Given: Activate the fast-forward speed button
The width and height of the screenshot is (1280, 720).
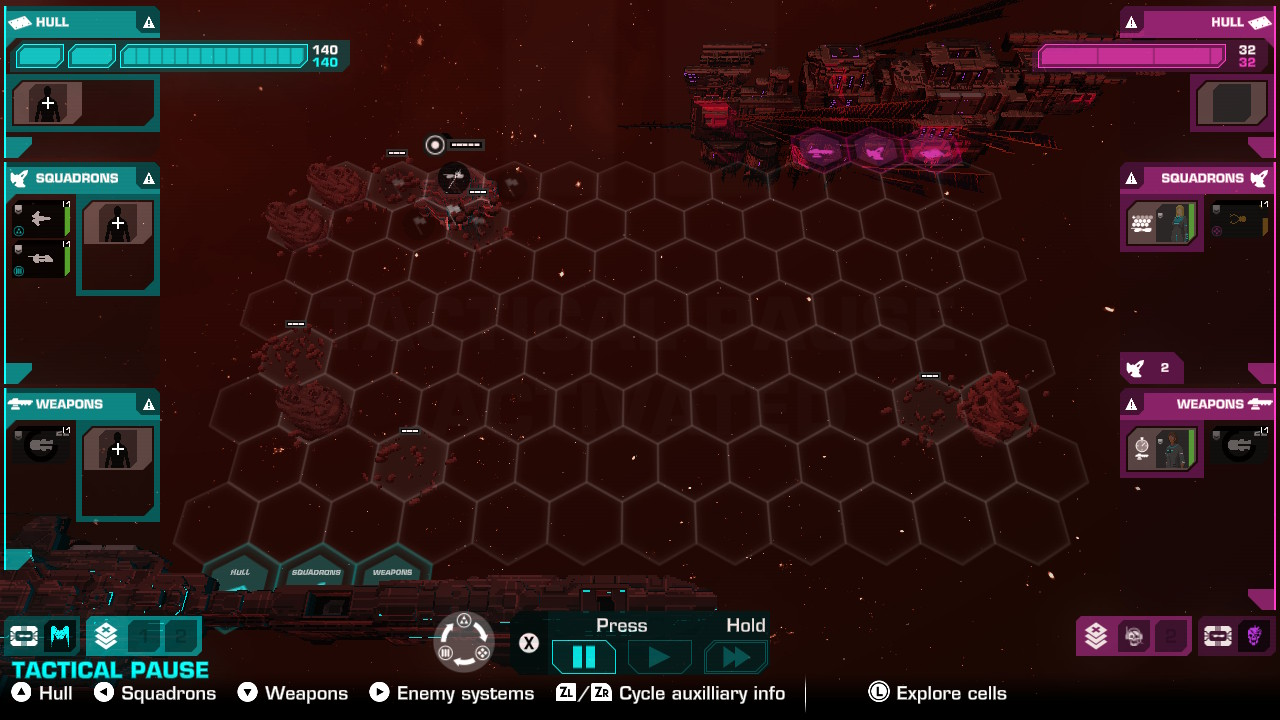Looking at the screenshot, I should click(736, 657).
